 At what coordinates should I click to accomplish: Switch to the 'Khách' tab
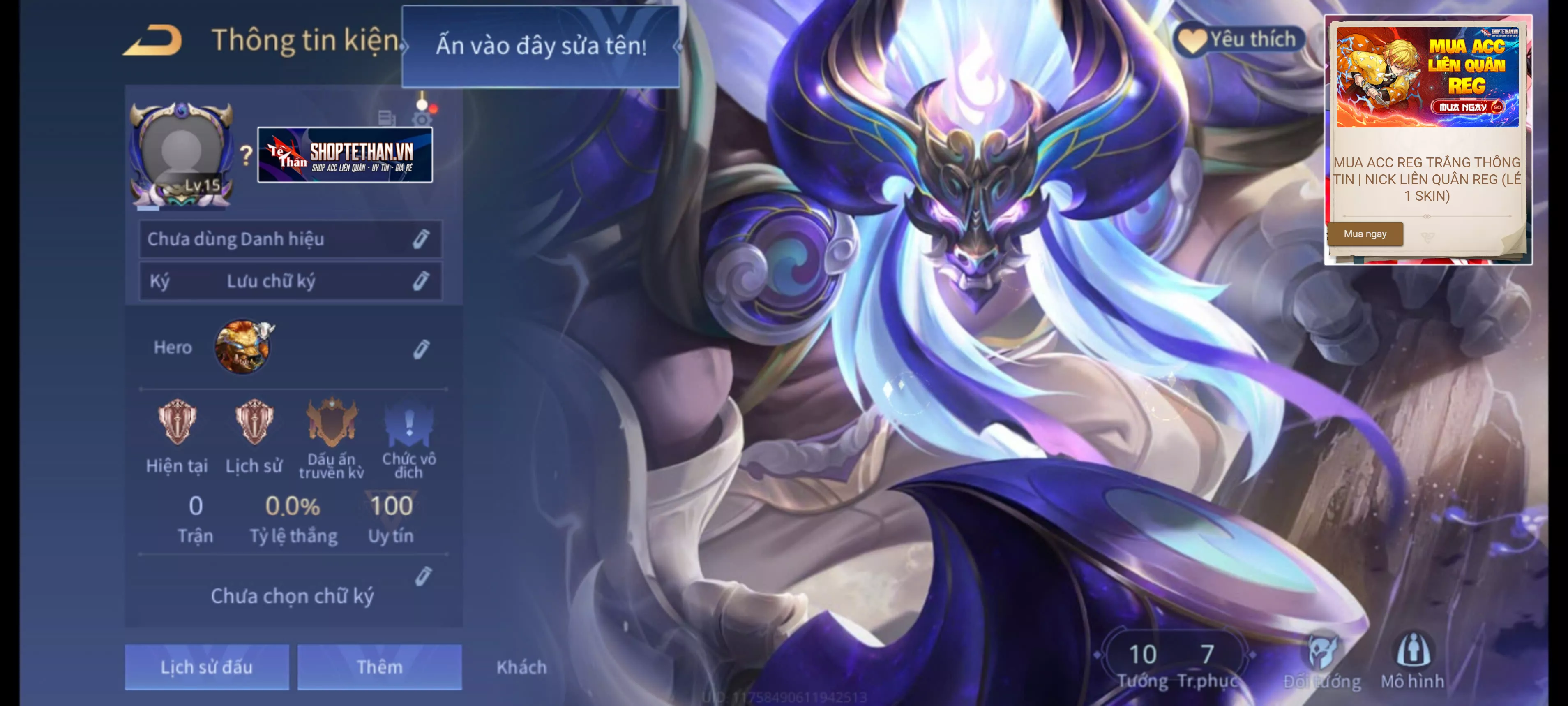click(521, 667)
